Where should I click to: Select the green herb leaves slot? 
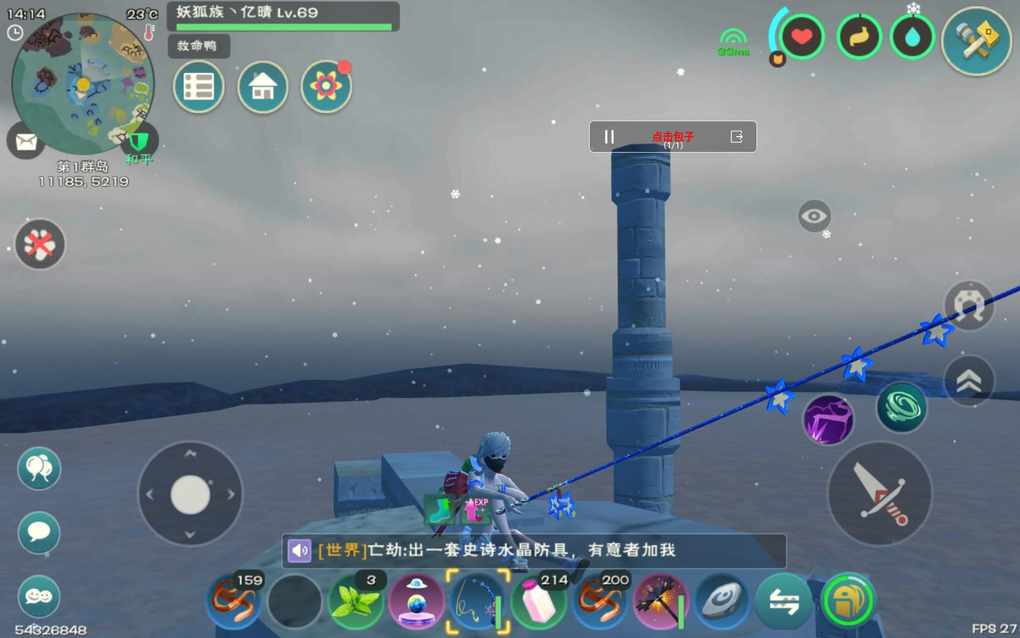(x=356, y=602)
